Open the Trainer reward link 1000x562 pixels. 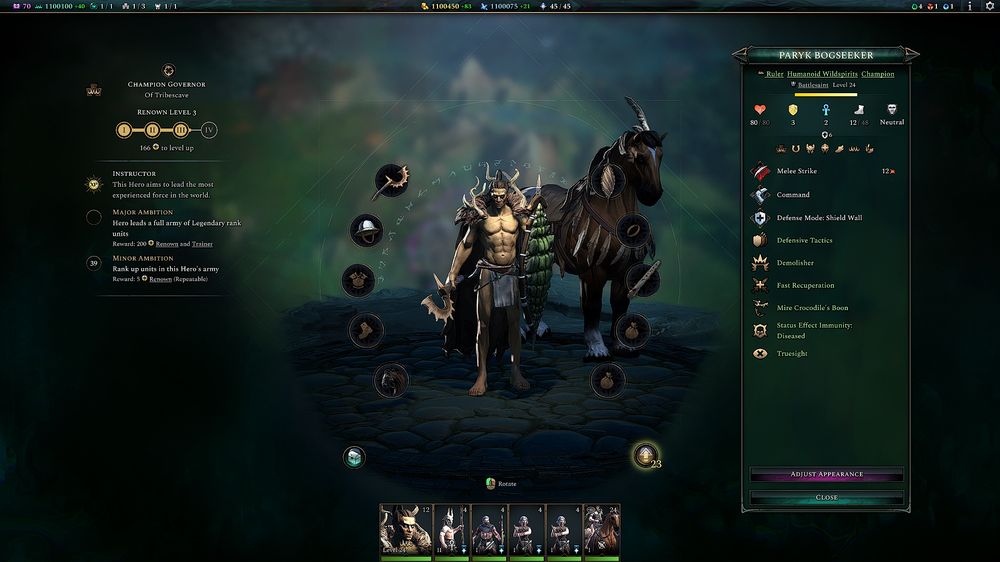point(203,244)
